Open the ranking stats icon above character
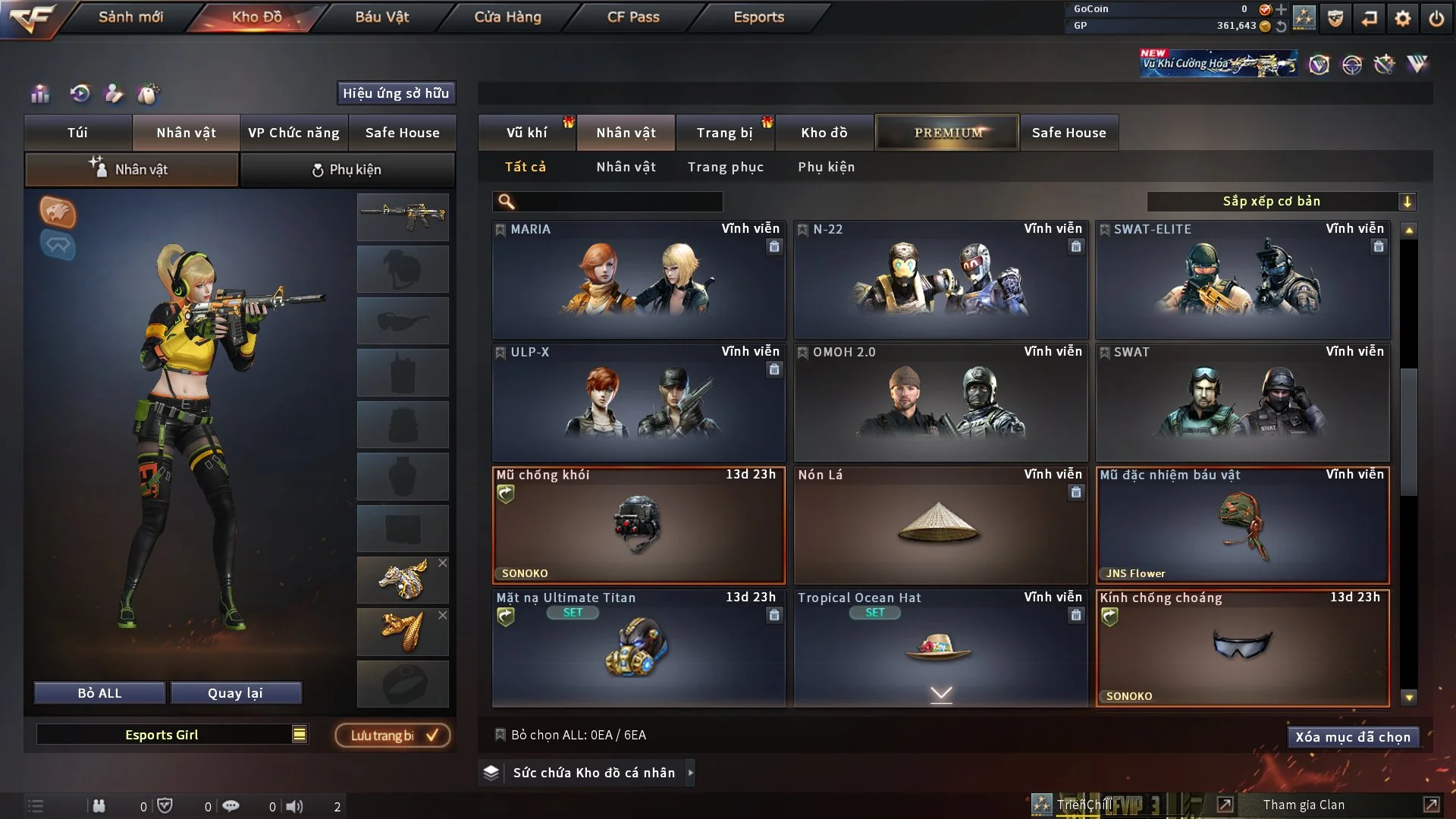Image resolution: width=1456 pixels, height=819 pixels. [x=40, y=93]
